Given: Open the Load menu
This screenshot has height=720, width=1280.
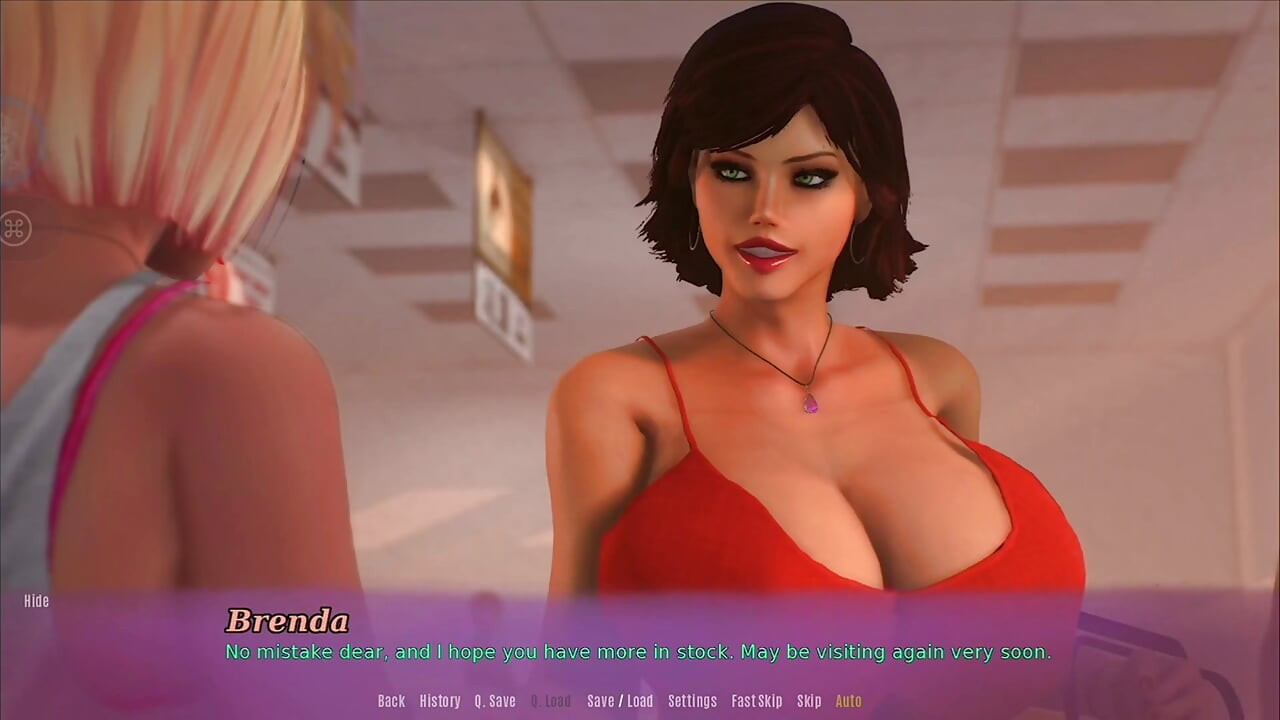Looking at the screenshot, I should [x=640, y=701].
